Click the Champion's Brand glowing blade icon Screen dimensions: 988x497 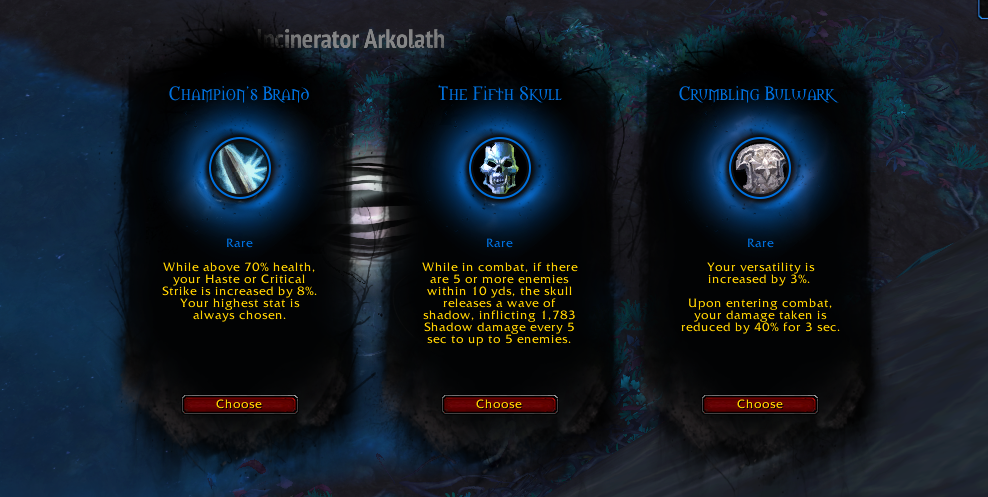tap(239, 167)
